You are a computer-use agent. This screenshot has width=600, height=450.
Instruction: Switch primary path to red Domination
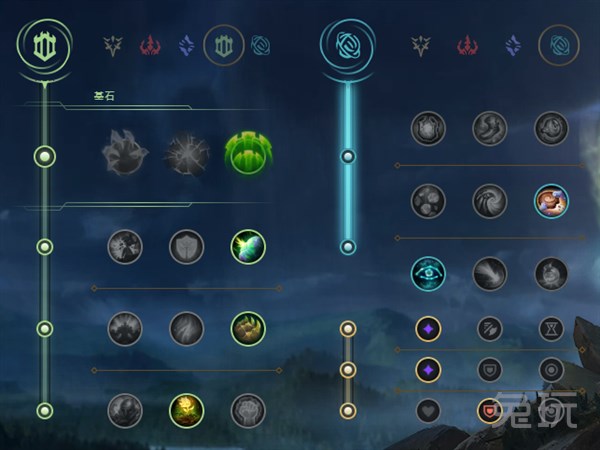[x=150, y=45]
